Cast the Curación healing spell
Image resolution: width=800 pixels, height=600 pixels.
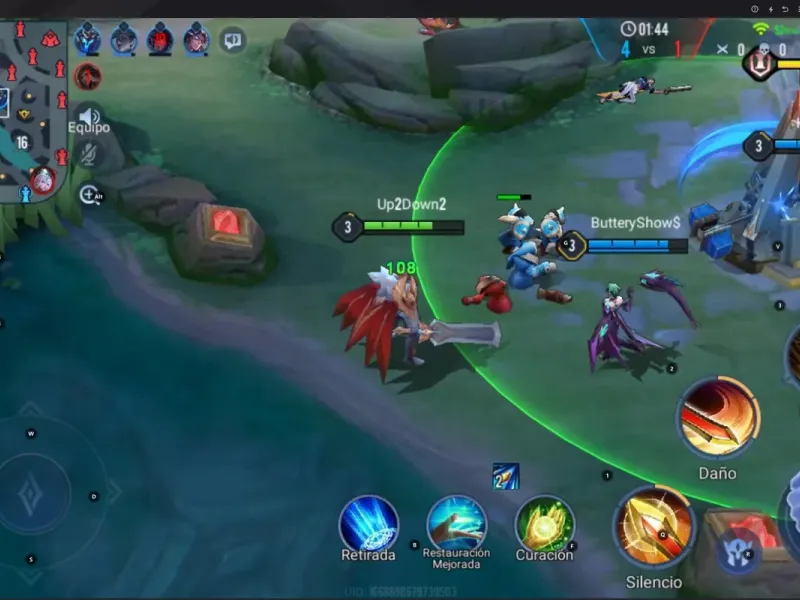pyautogui.click(x=544, y=523)
